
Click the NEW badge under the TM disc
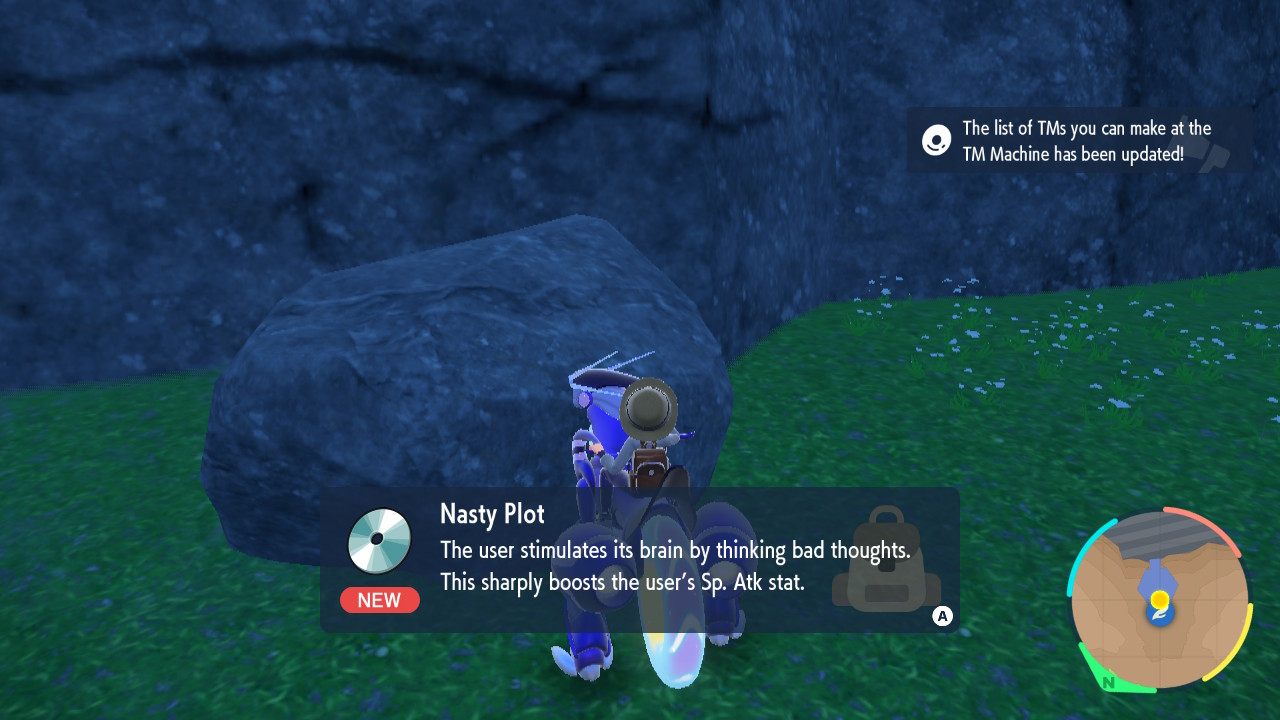point(380,600)
